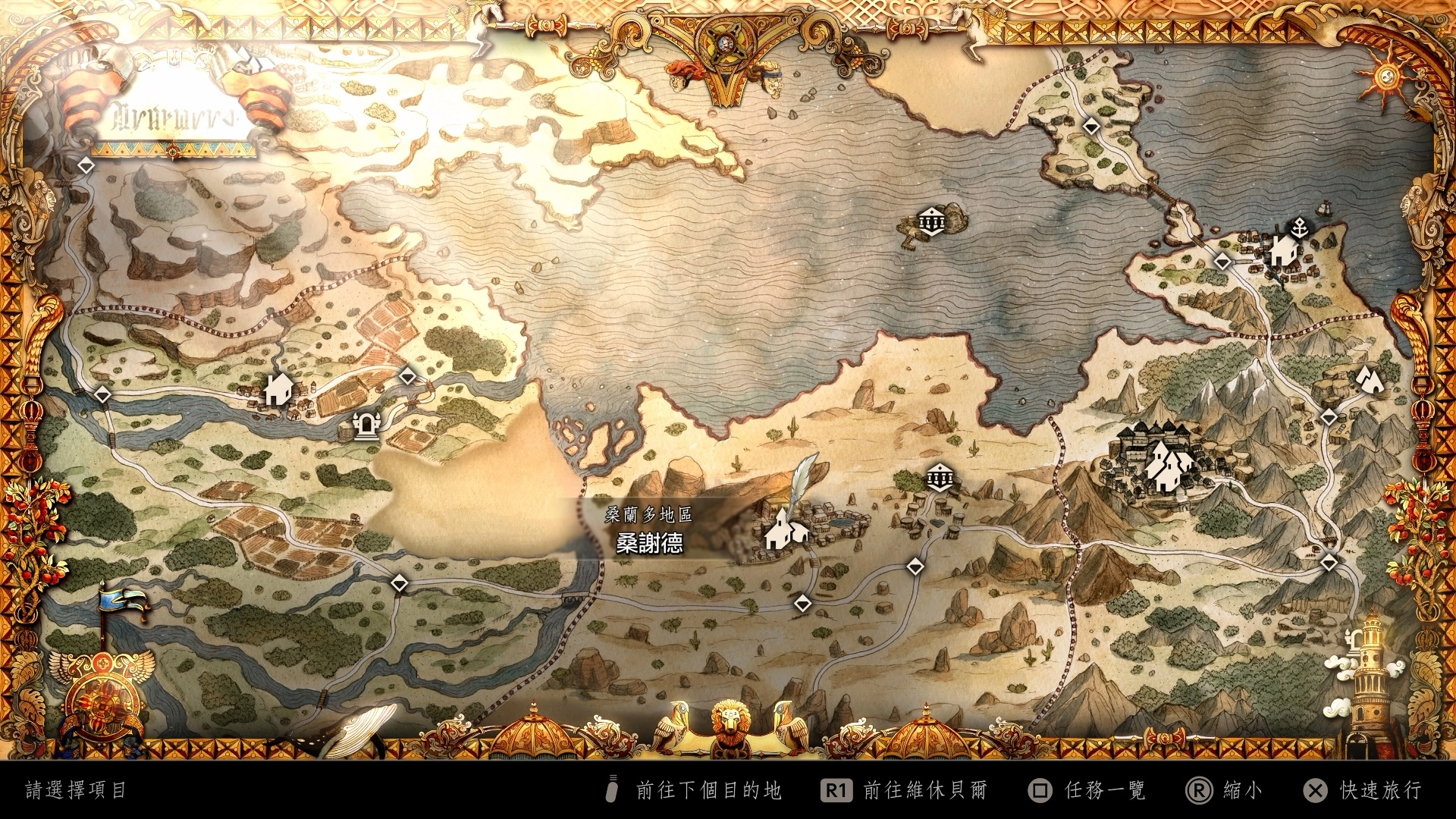Pick the pillared ruins marker on the sea island

click(930, 221)
